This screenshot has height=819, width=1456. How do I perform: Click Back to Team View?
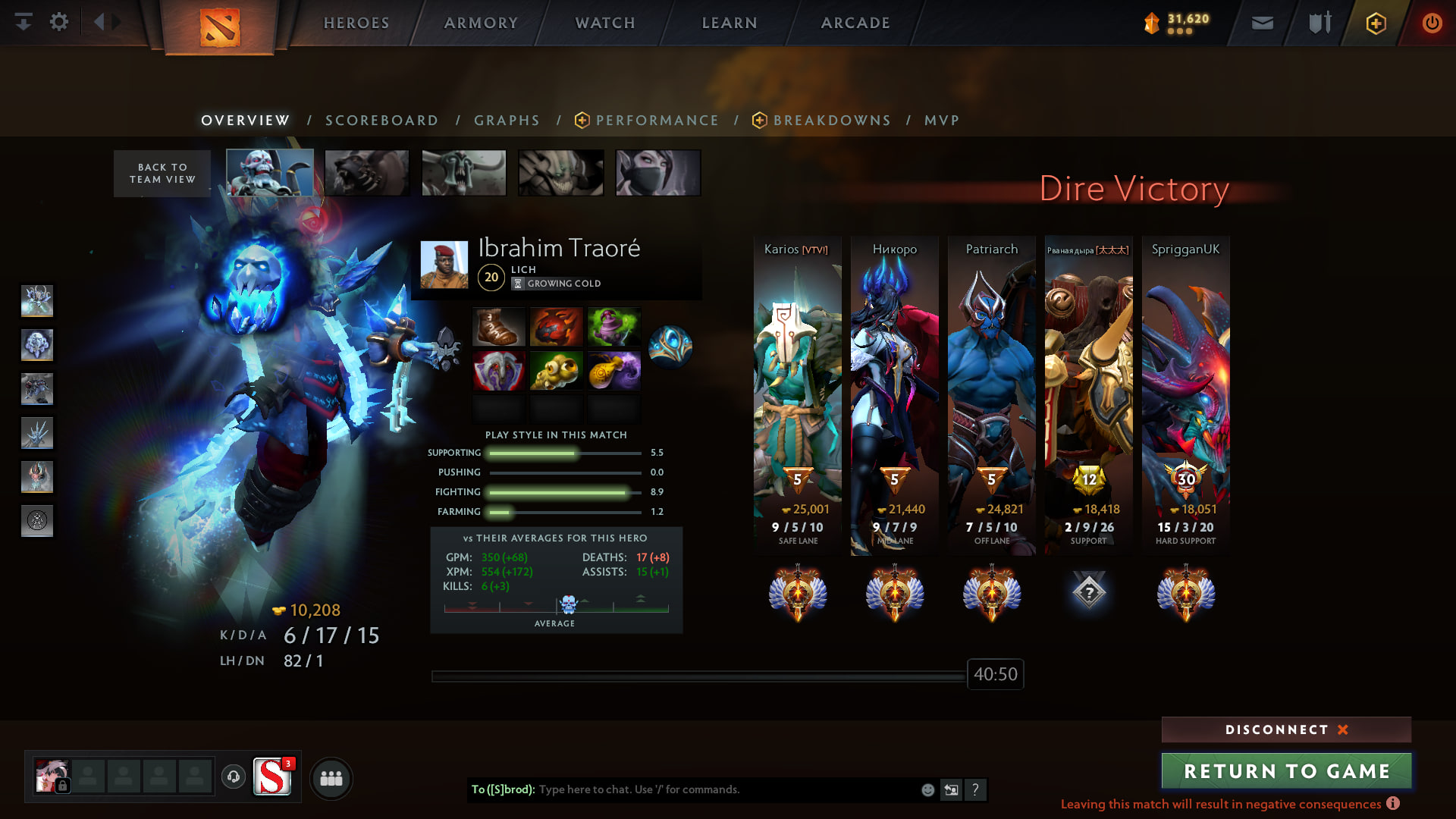(x=162, y=174)
